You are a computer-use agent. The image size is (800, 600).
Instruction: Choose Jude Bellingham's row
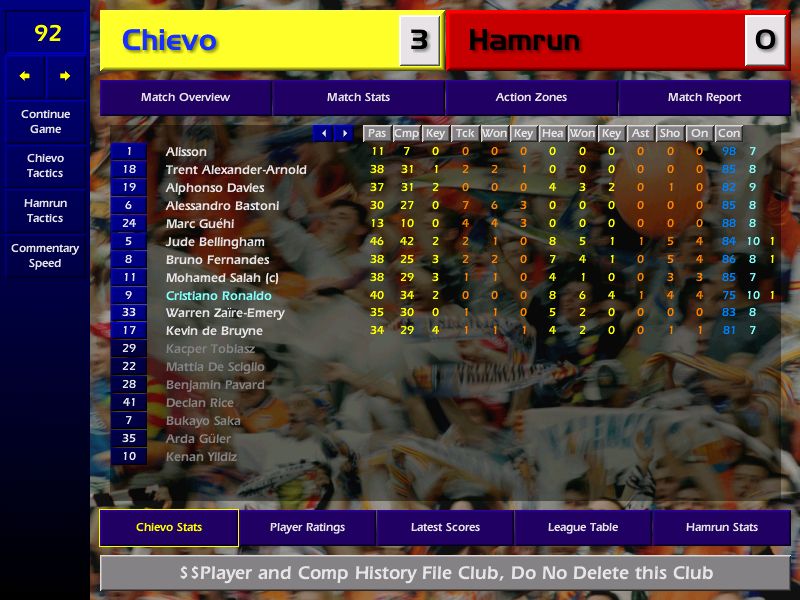tap(215, 242)
